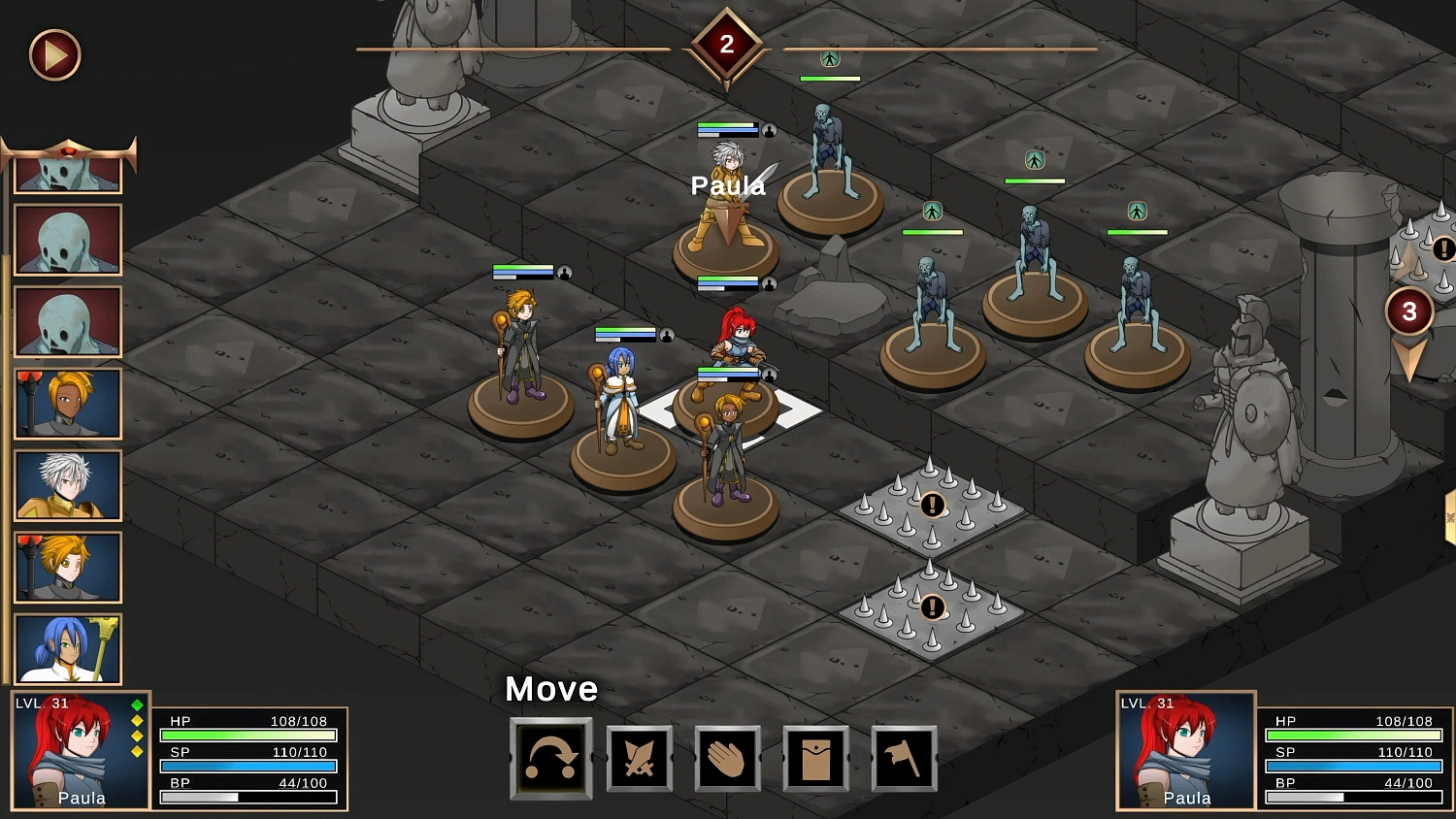Click the flag End Turn icon
This screenshot has height=819, width=1456.
904,760
